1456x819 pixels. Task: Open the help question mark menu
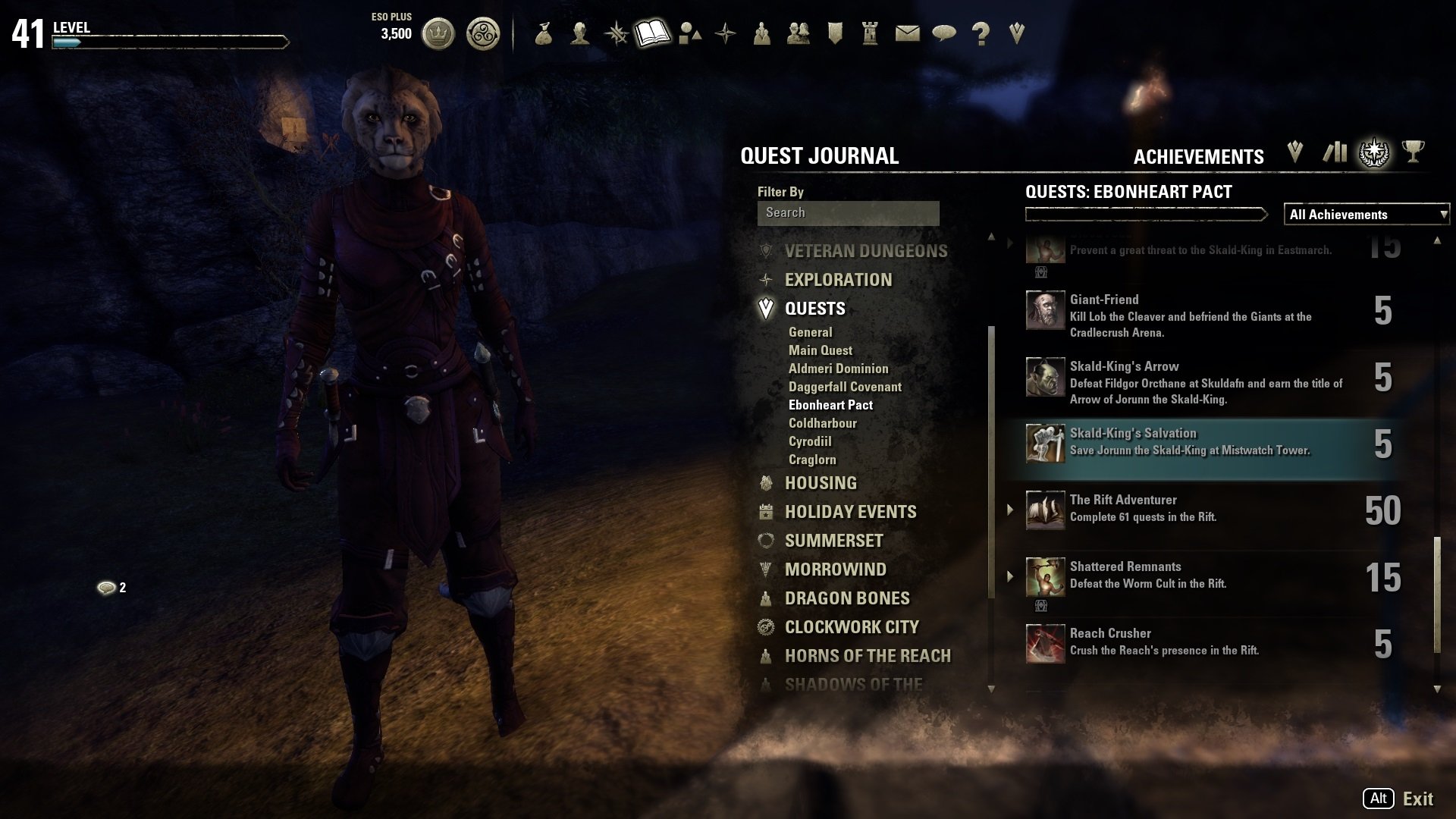coord(981,33)
